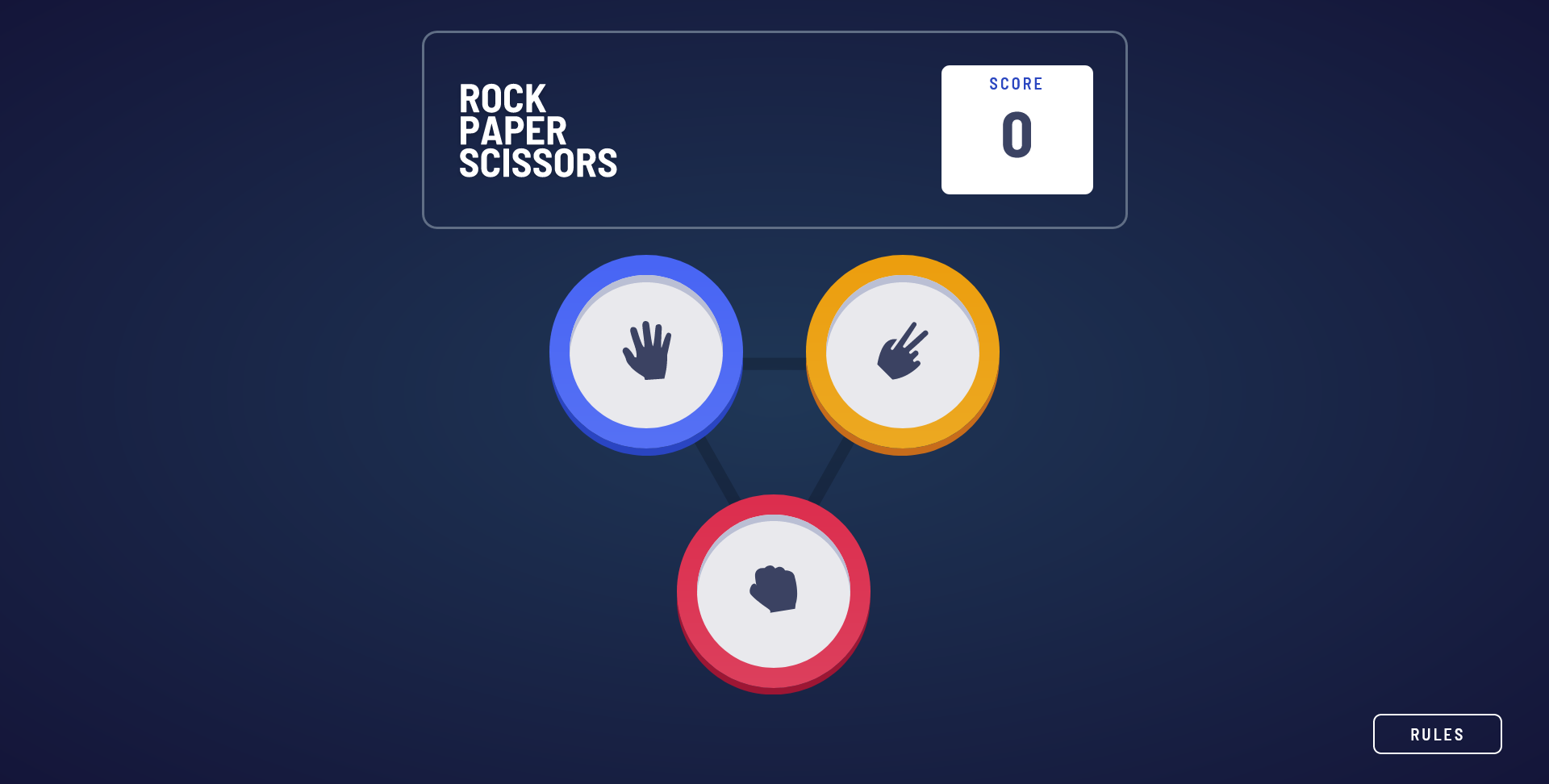Click the SCORE display box

click(x=1017, y=129)
